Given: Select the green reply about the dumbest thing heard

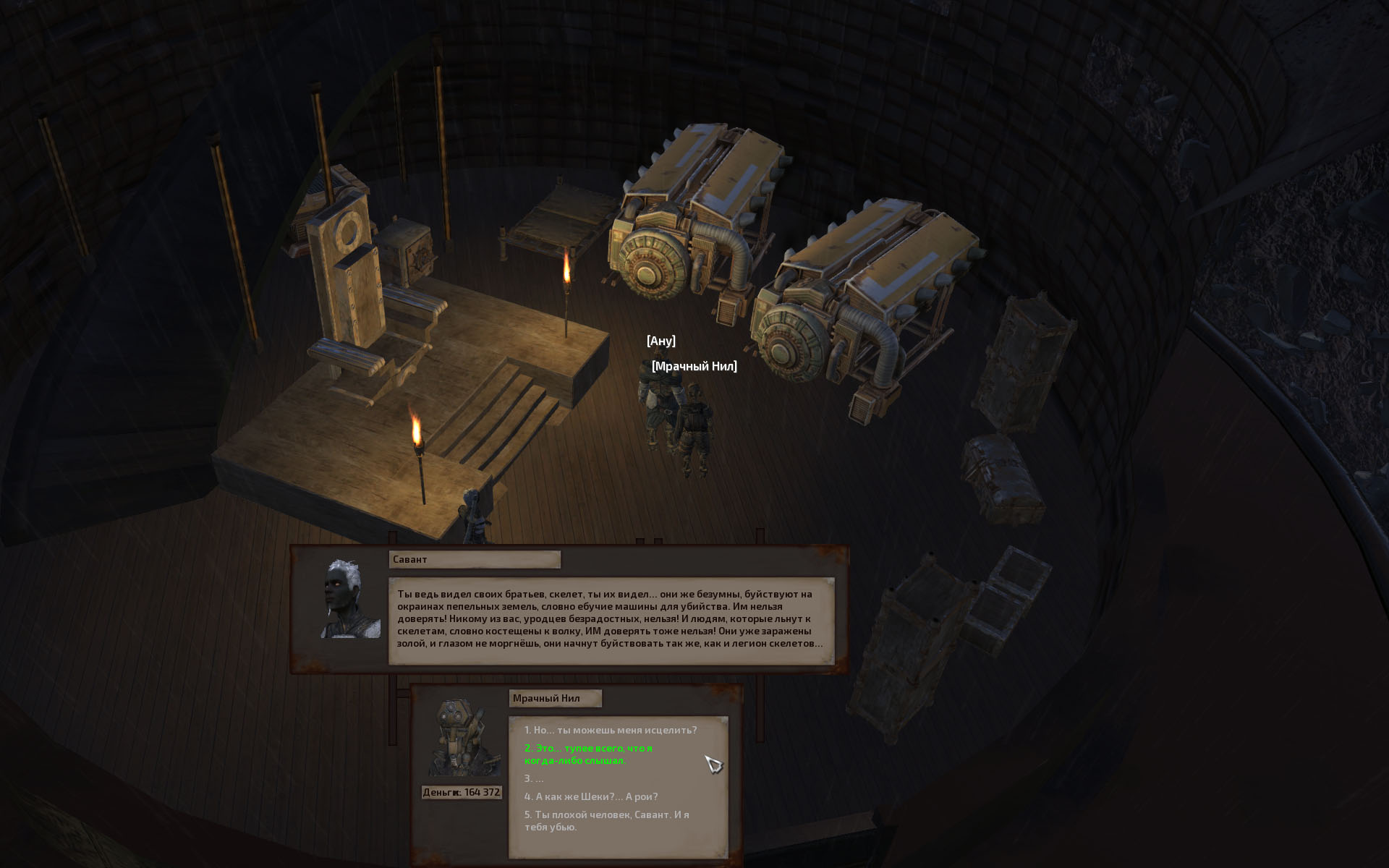Looking at the screenshot, I should point(588,754).
